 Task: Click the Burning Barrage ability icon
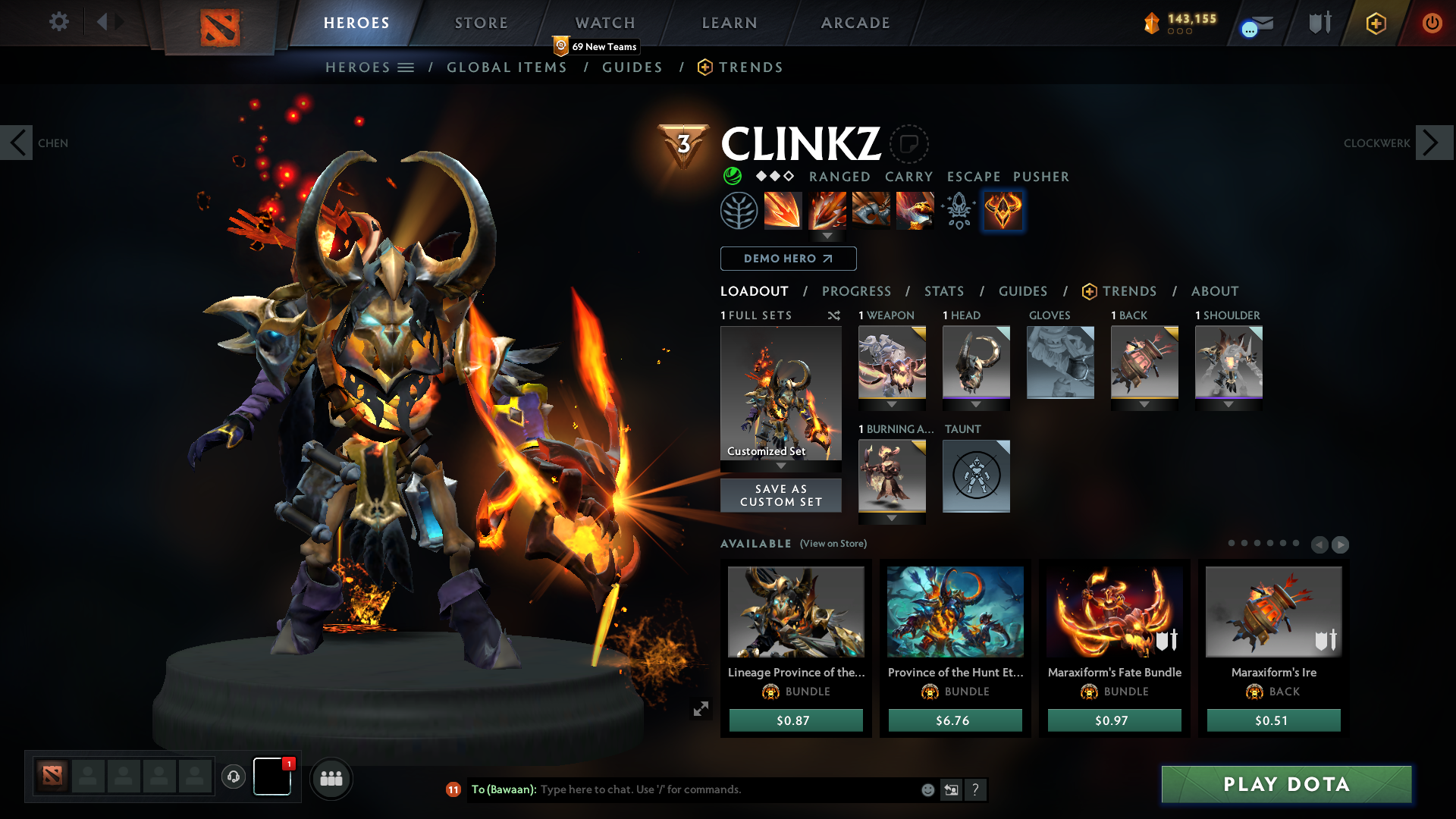[x=827, y=210]
